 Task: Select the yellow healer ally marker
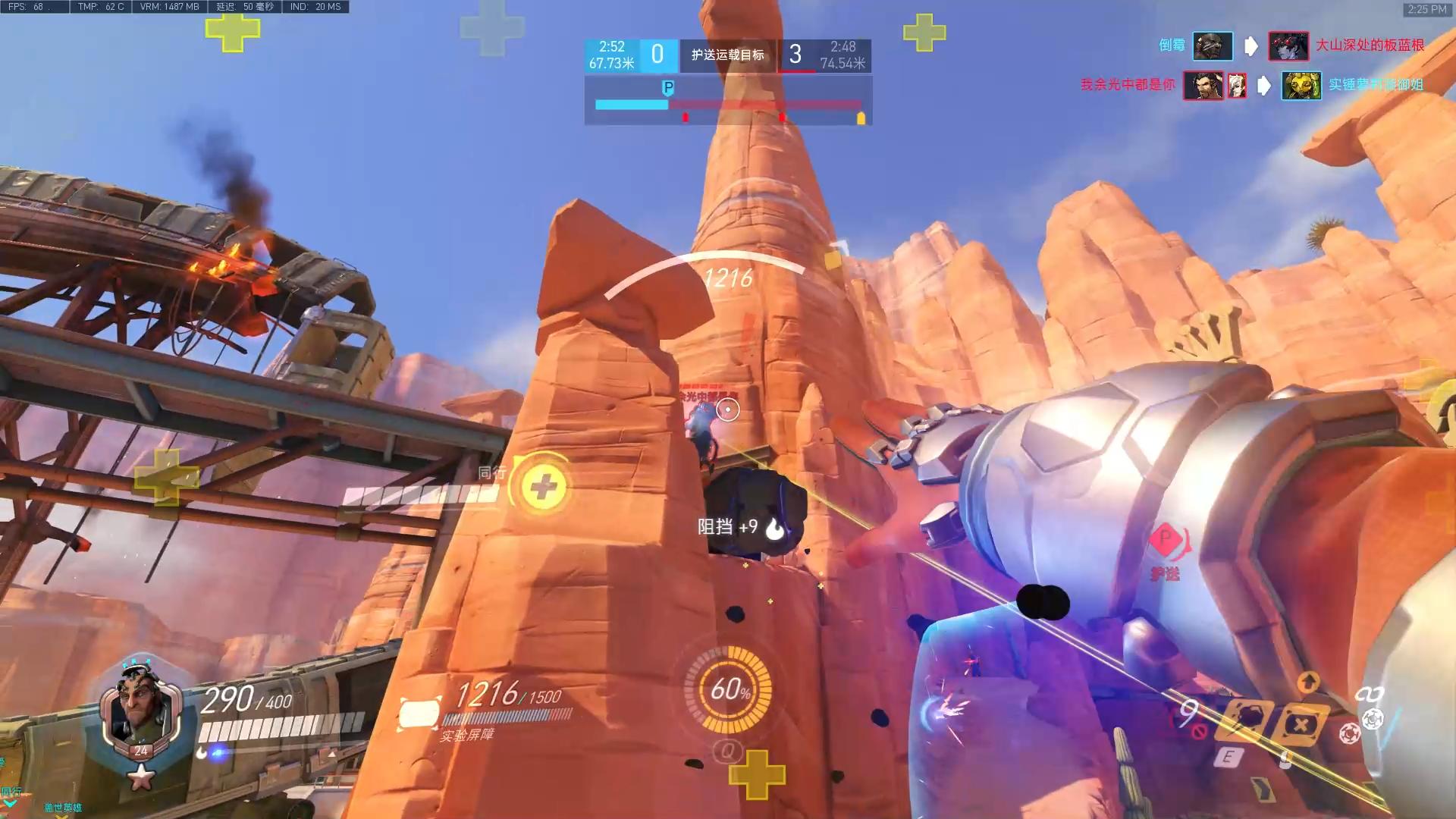point(543,486)
